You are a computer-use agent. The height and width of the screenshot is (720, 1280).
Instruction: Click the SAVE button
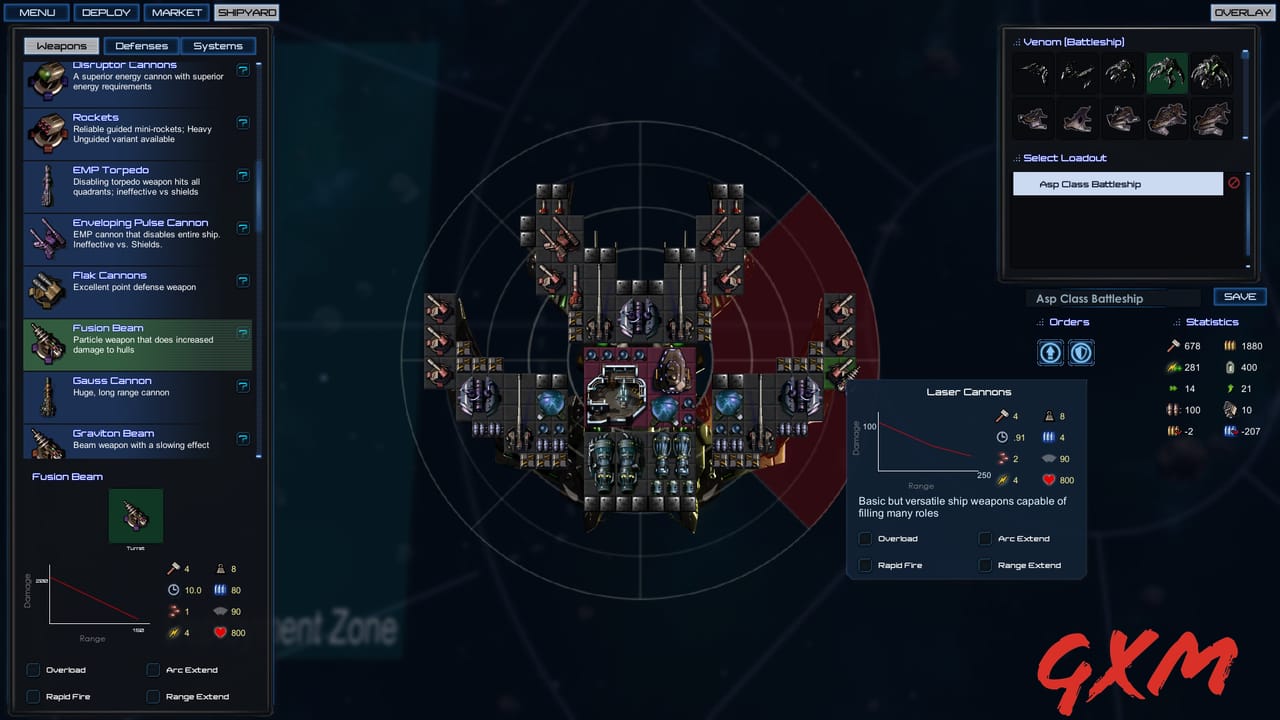point(1239,296)
